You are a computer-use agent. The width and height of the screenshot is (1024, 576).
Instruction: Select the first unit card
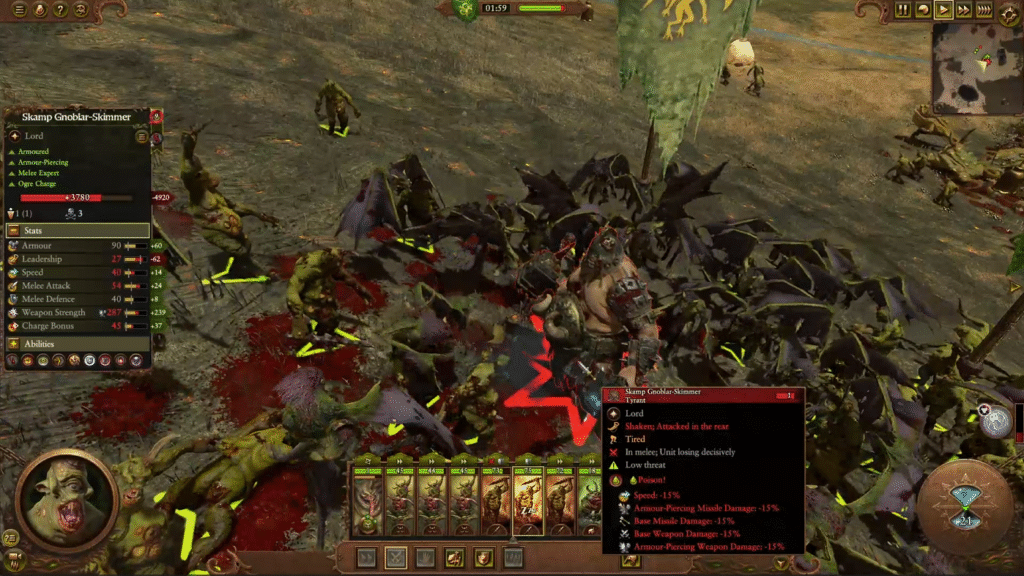pyautogui.click(x=367, y=500)
